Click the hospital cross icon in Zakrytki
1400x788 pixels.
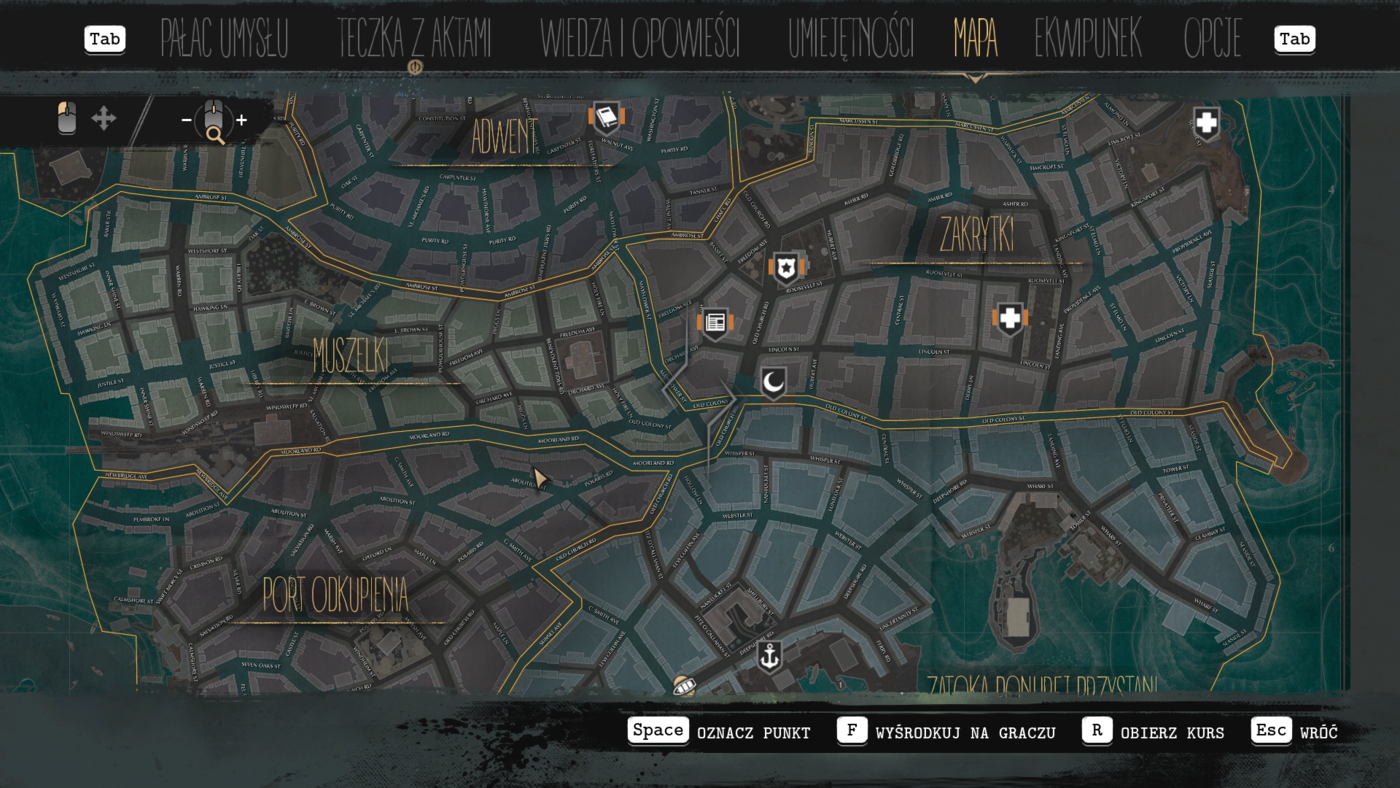[1008, 317]
